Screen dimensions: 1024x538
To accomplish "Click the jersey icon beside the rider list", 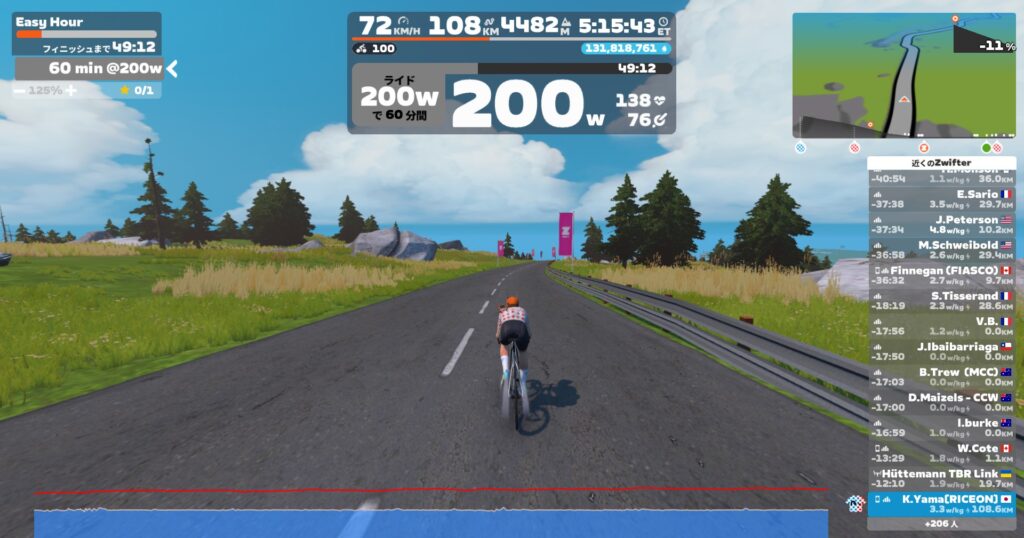I will (x=853, y=503).
